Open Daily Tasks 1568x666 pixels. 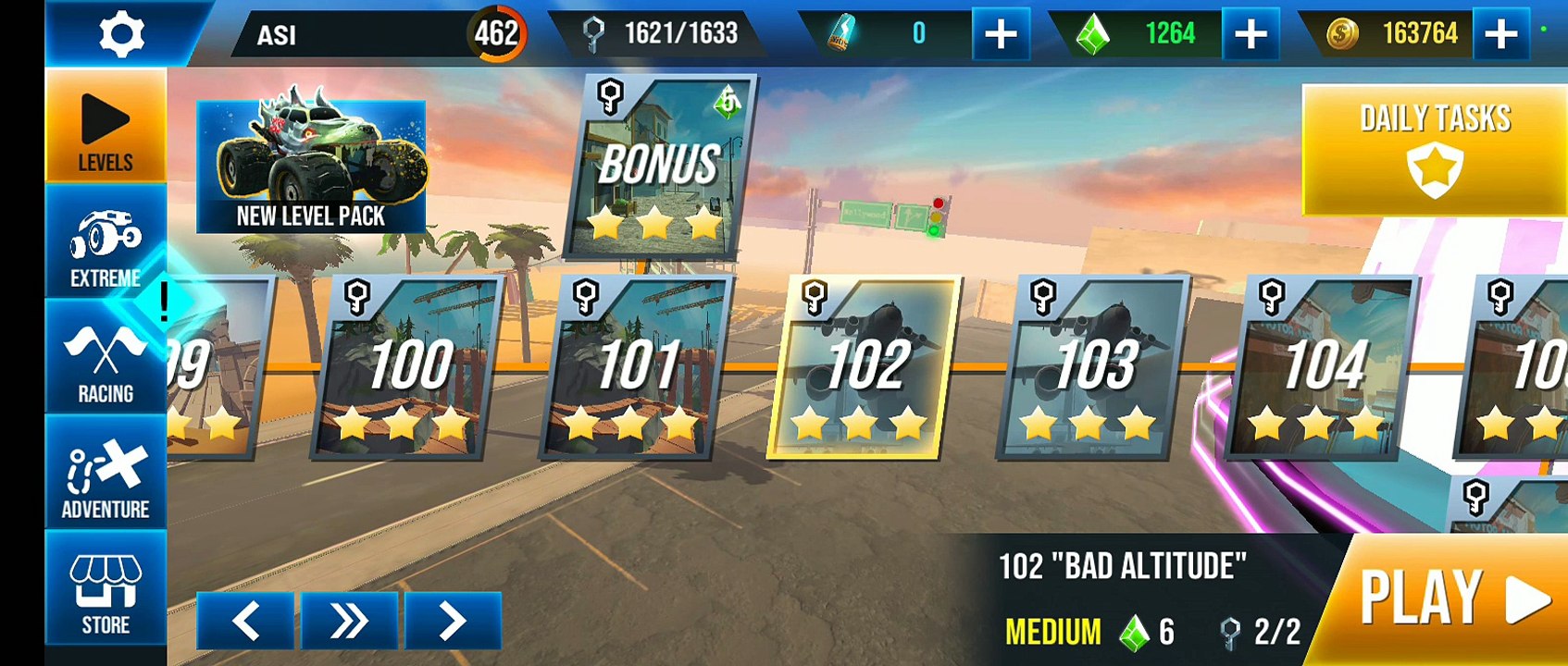[1435, 150]
